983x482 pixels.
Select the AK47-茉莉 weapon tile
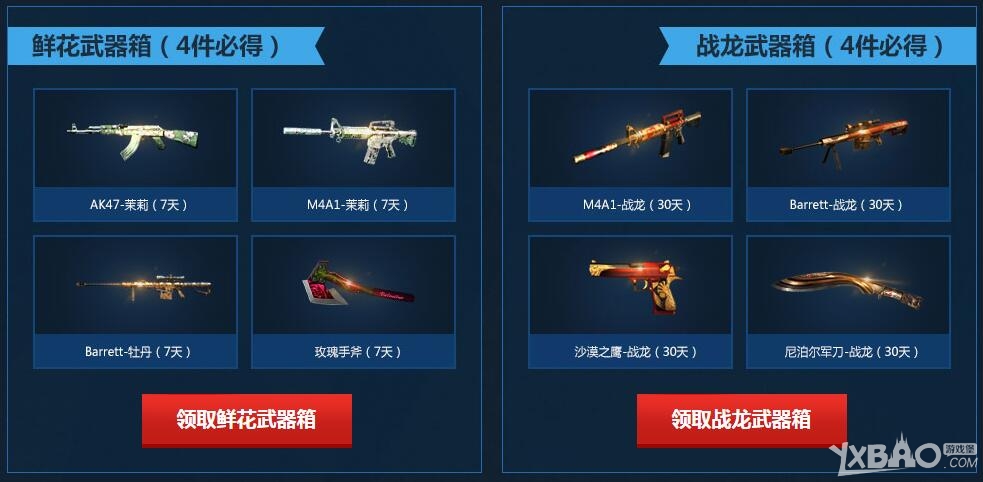pyautogui.click(x=135, y=154)
